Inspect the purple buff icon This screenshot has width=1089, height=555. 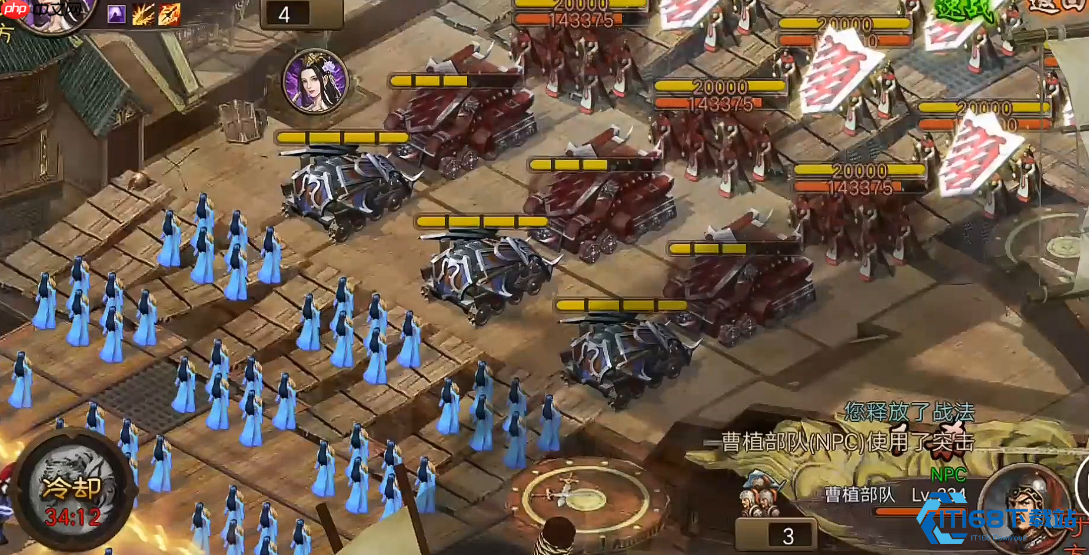pos(118,13)
